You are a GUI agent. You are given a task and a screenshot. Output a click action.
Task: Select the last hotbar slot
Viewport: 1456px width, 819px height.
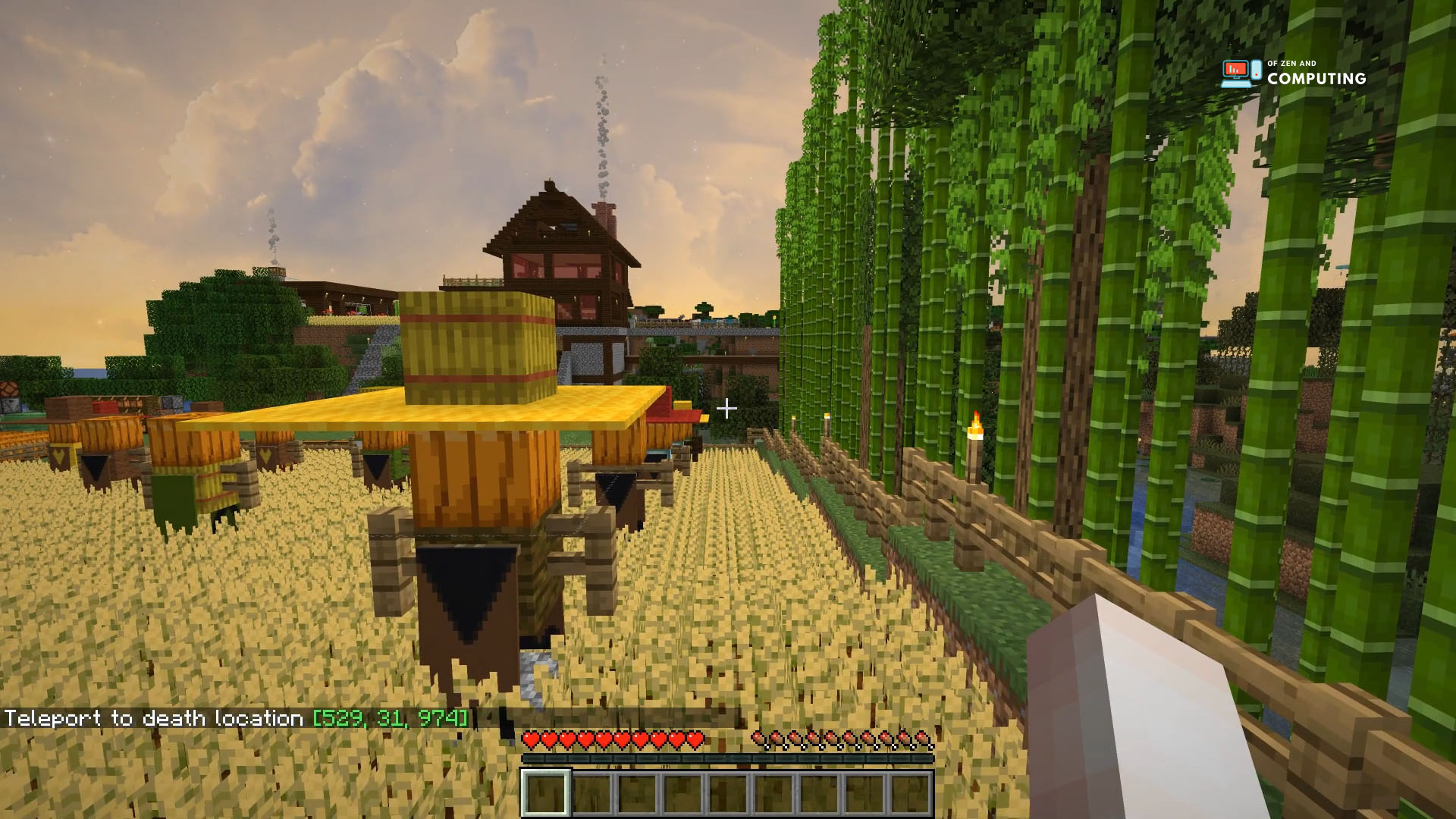point(913,791)
